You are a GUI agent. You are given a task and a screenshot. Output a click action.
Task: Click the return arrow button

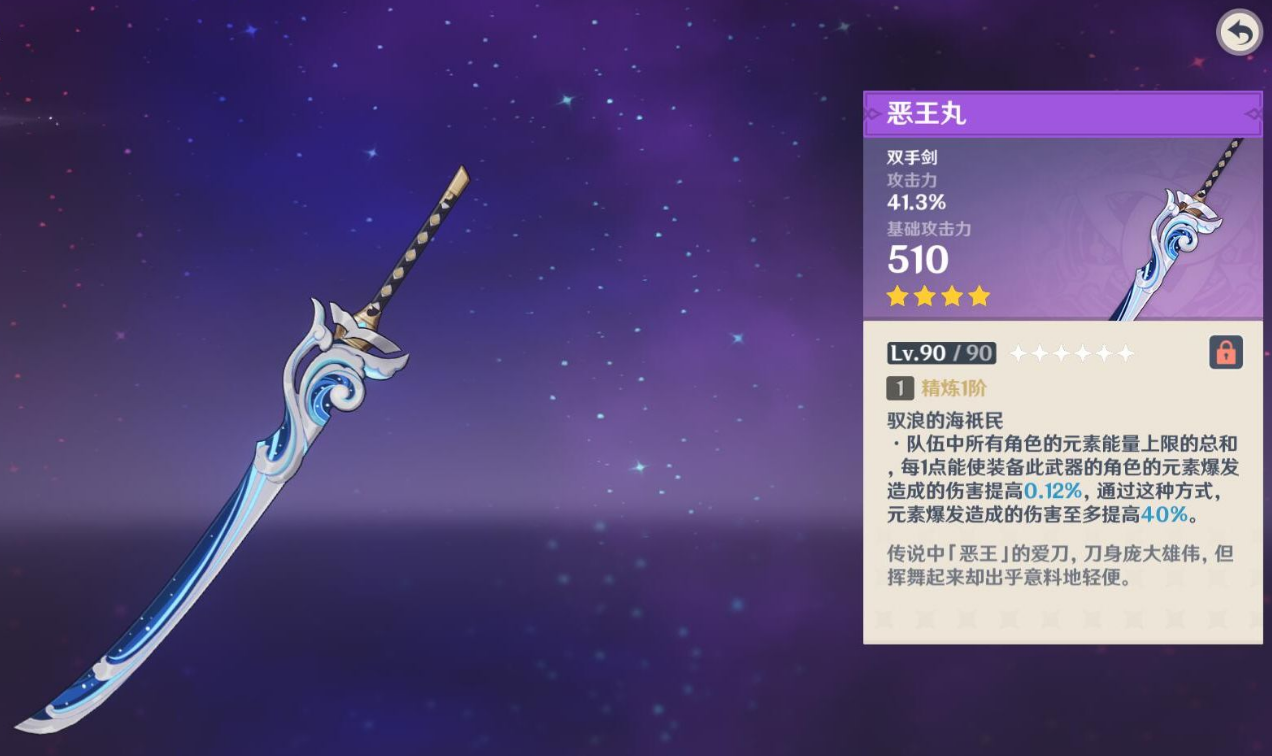coord(1238,33)
